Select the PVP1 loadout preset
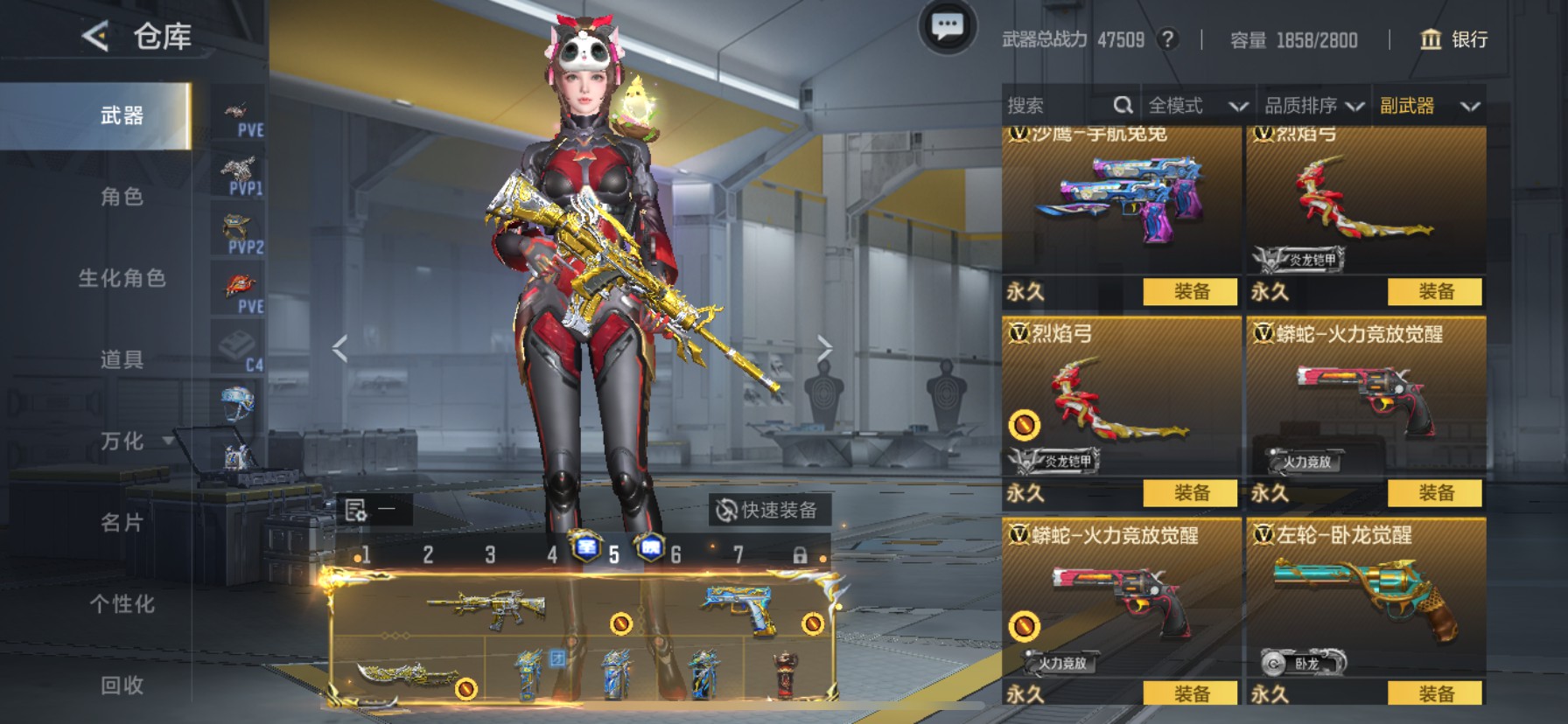This screenshot has width=1568, height=724. click(x=239, y=176)
